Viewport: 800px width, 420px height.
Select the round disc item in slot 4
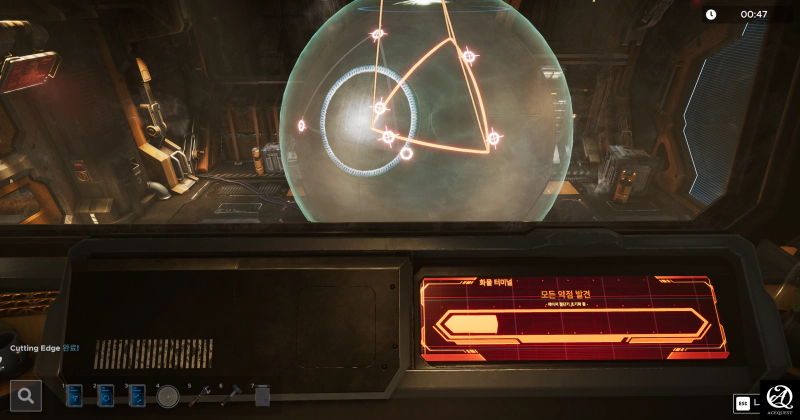[168, 396]
